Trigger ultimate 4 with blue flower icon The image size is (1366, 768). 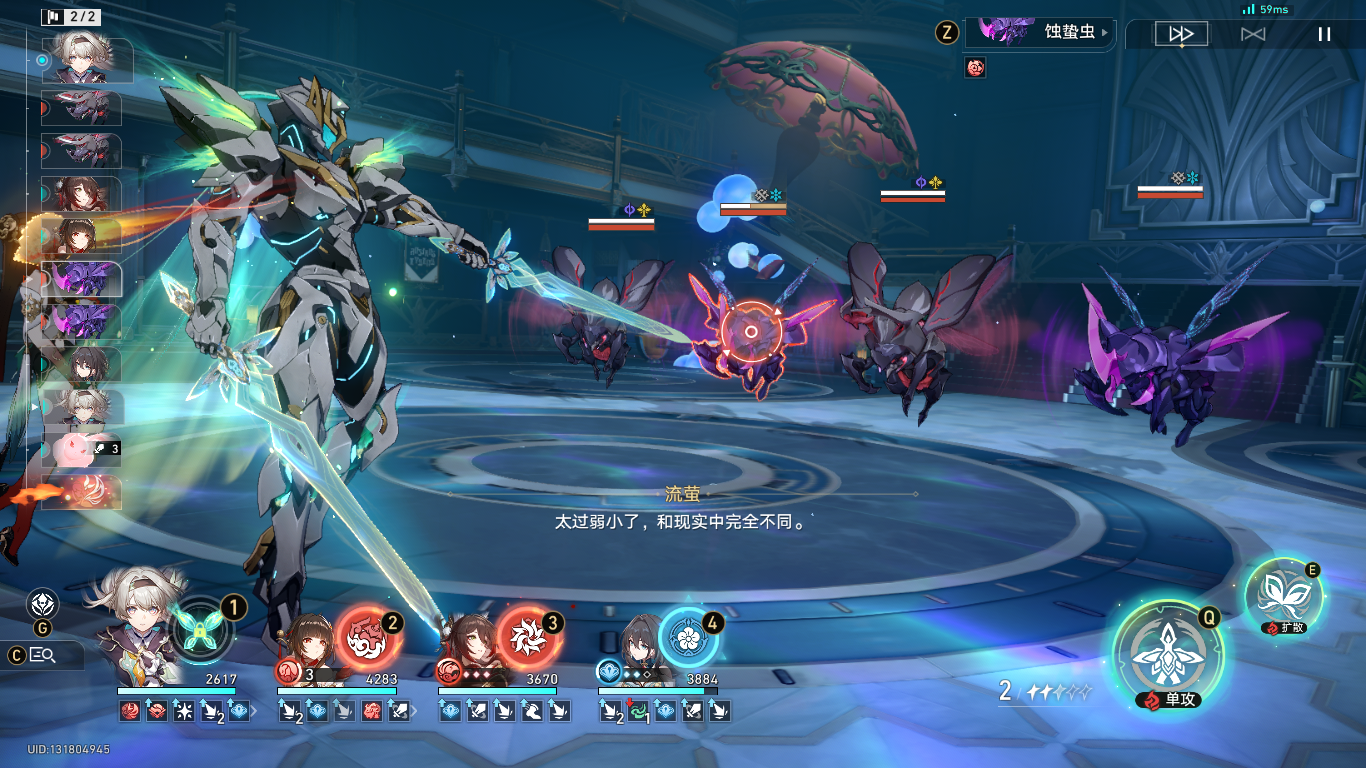(x=688, y=638)
